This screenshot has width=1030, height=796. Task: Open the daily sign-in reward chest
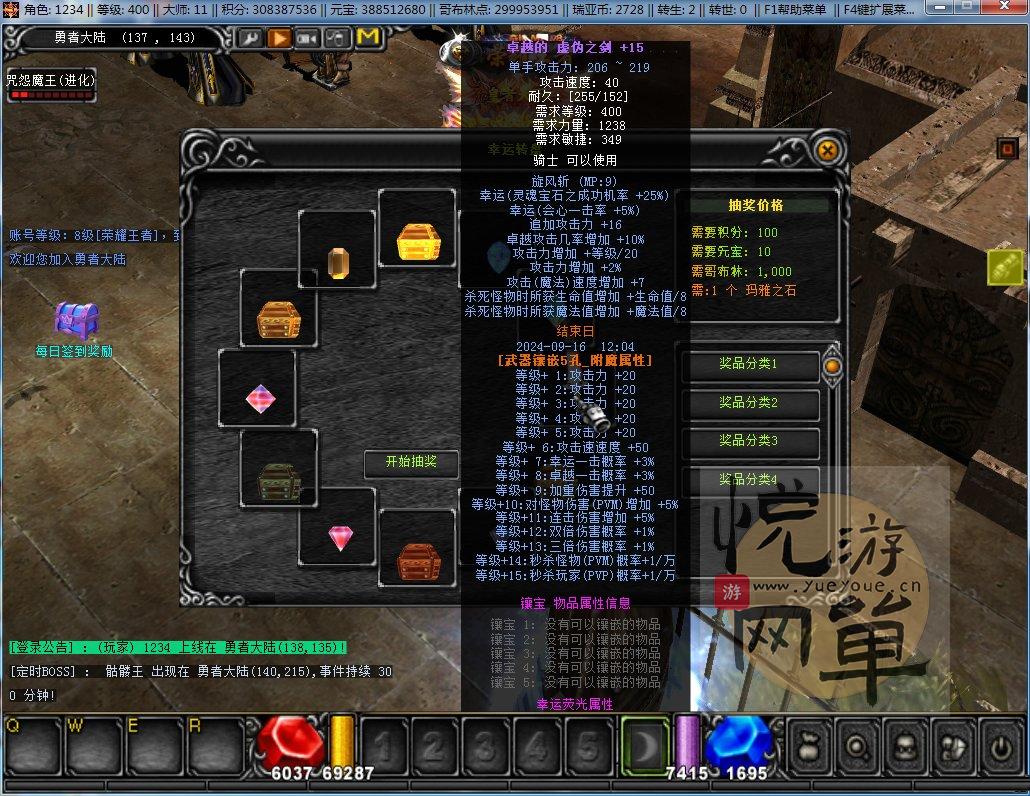click(75, 321)
